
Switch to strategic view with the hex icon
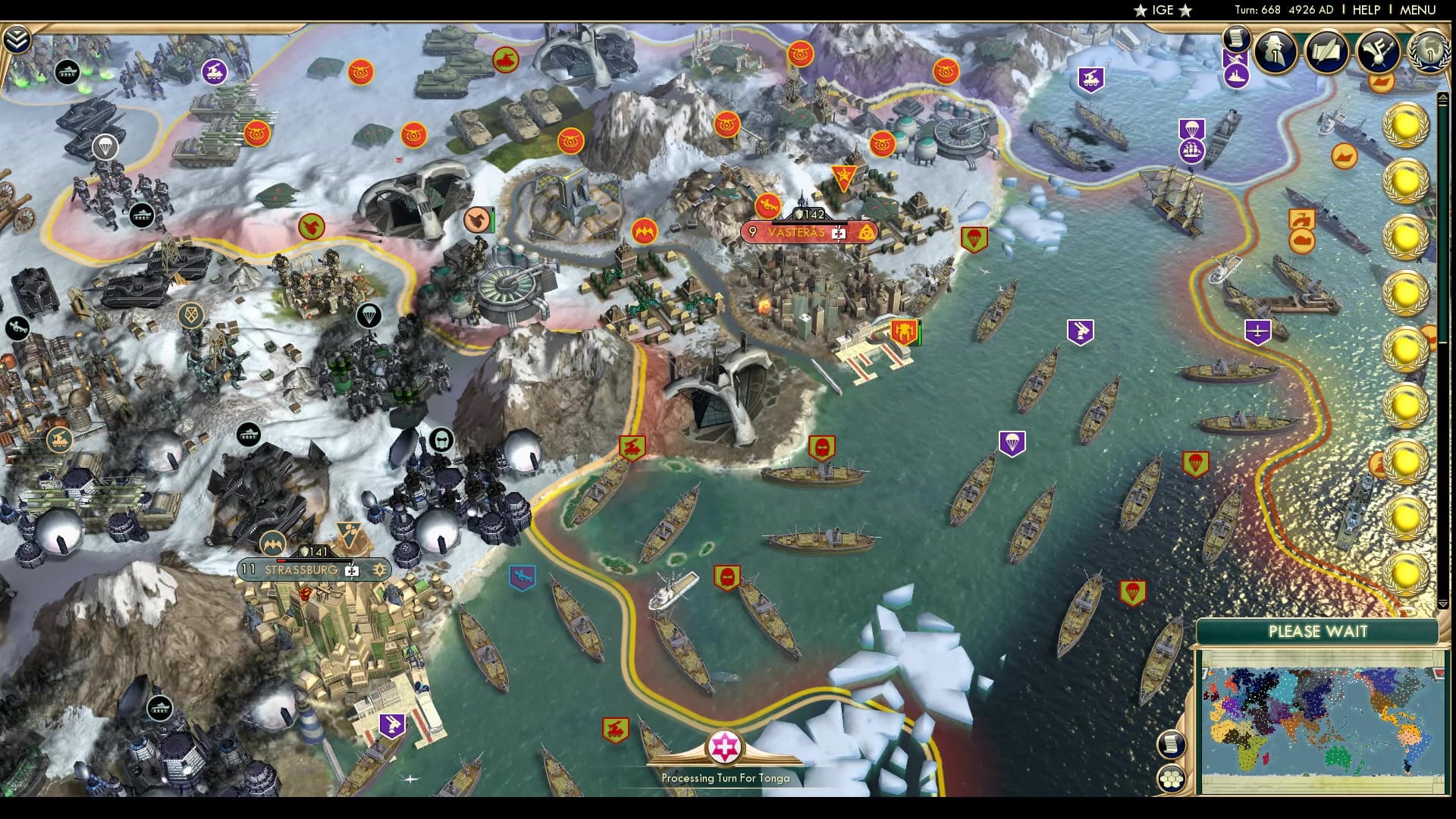click(x=1172, y=777)
